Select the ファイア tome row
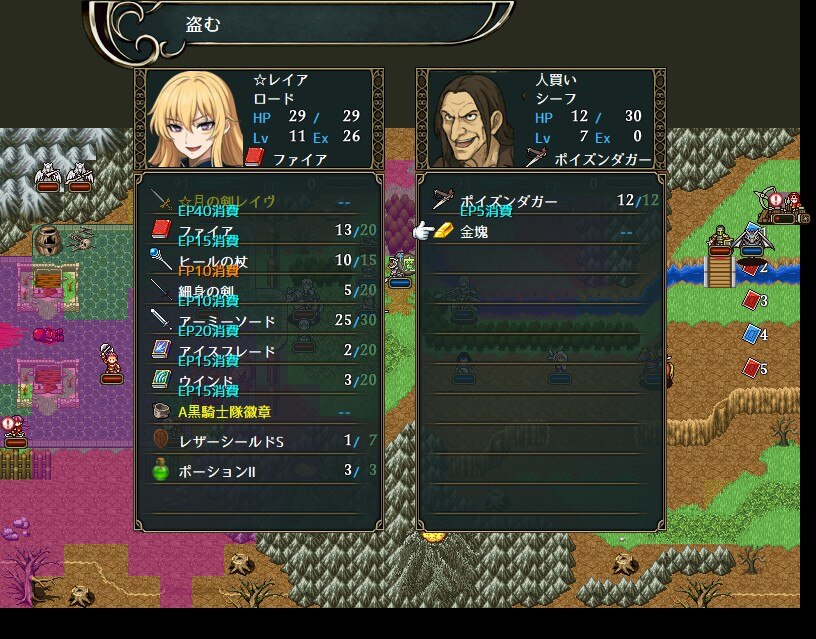 coord(258,231)
